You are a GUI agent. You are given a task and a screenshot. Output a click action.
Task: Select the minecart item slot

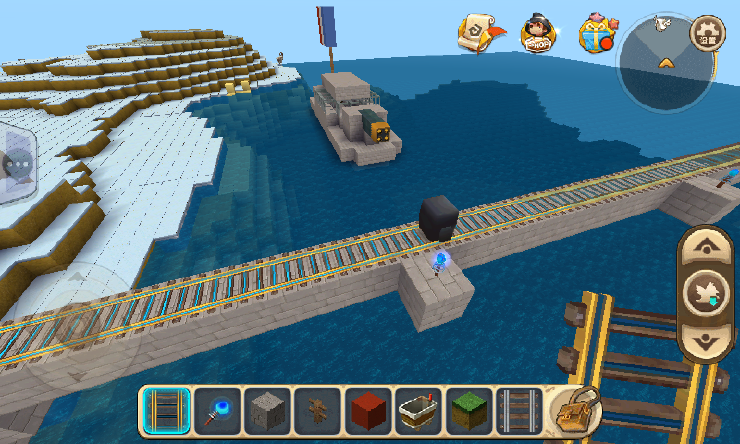[419, 410]
